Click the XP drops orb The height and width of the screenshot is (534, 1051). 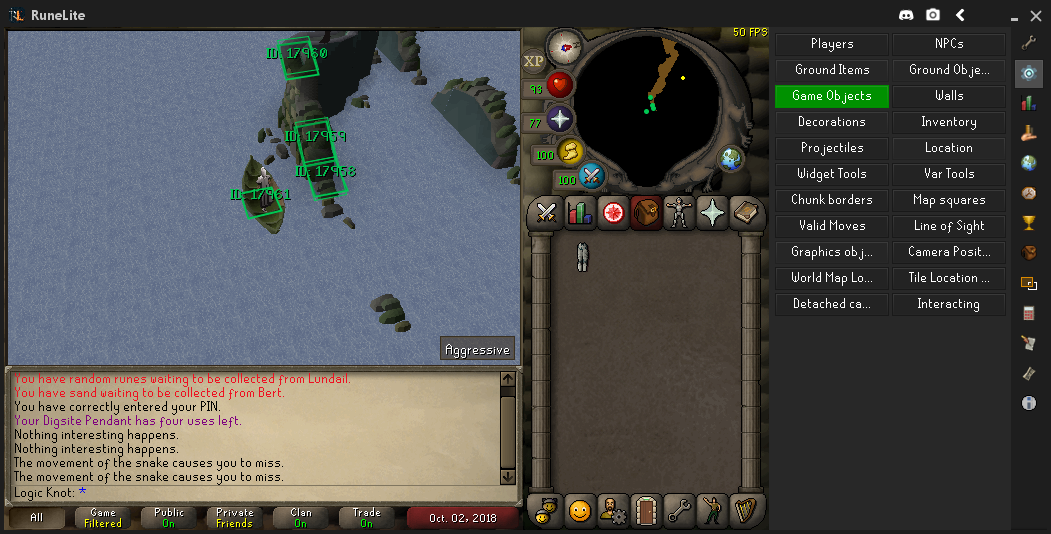(x=534, y=61)
